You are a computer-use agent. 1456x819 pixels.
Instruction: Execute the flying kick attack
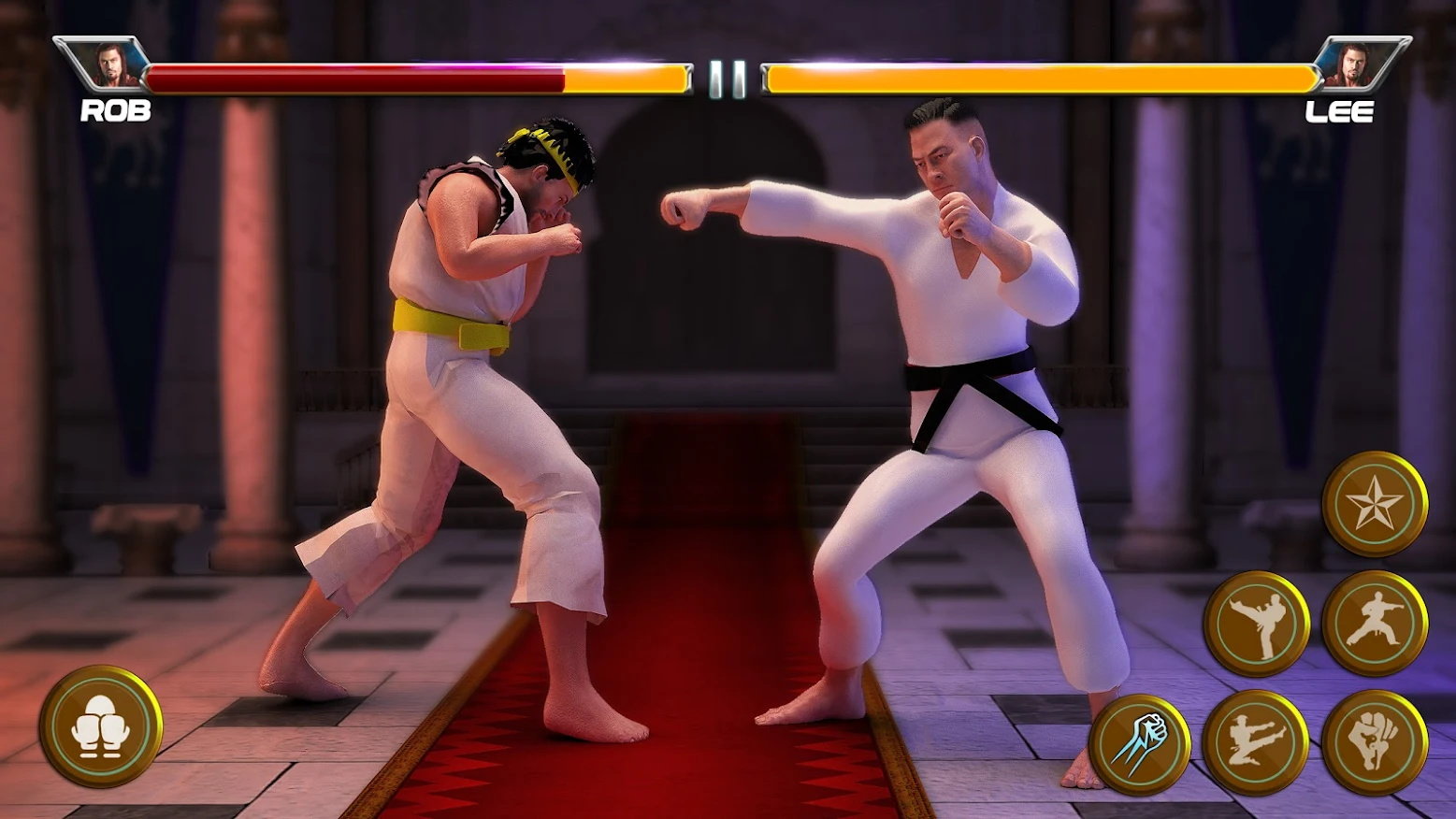coord(1256,744)
